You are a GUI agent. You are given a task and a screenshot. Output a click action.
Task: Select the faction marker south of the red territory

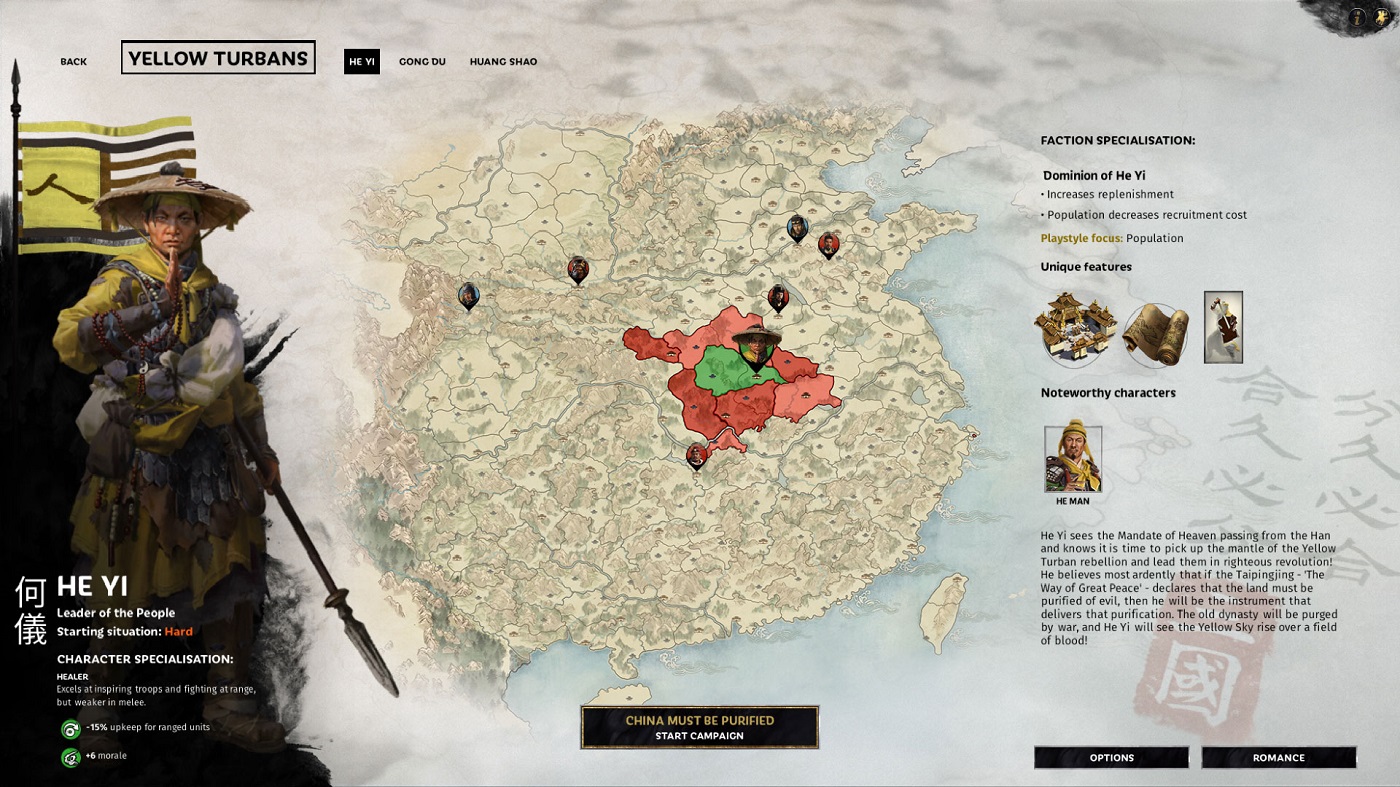click(695, 455)
